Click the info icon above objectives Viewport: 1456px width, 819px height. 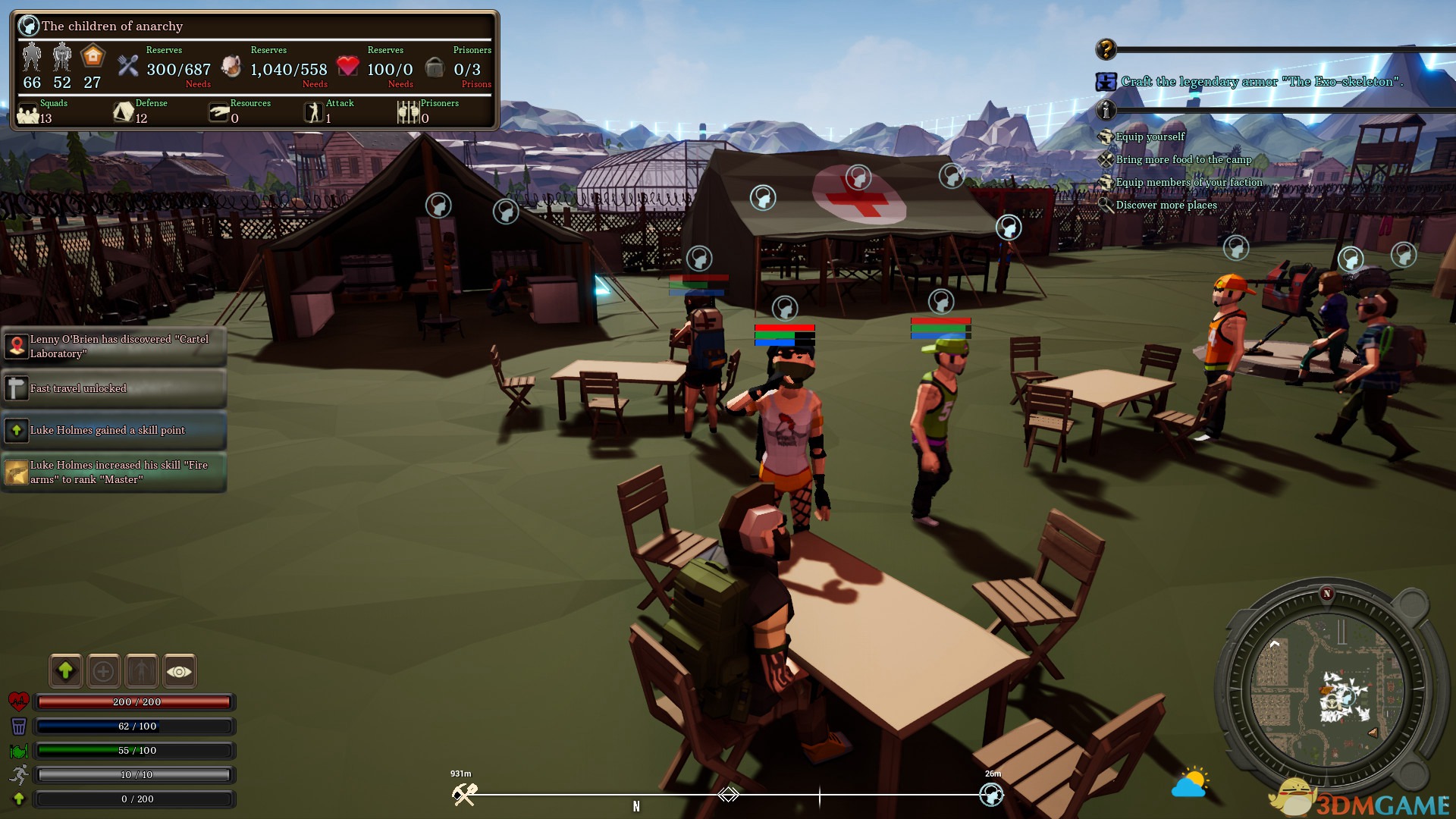coord(1106,111)
